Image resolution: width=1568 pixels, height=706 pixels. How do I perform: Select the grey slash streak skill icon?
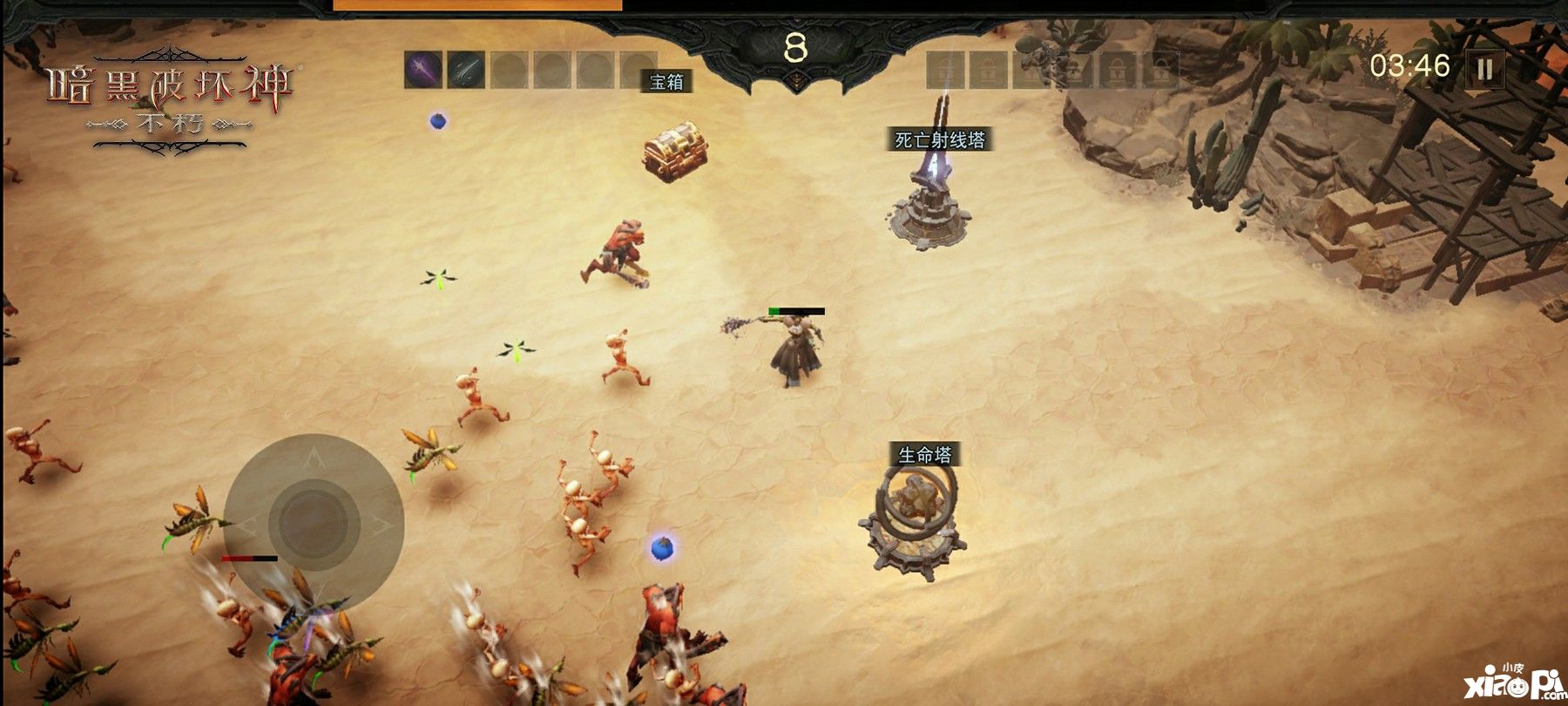(466, 70)
